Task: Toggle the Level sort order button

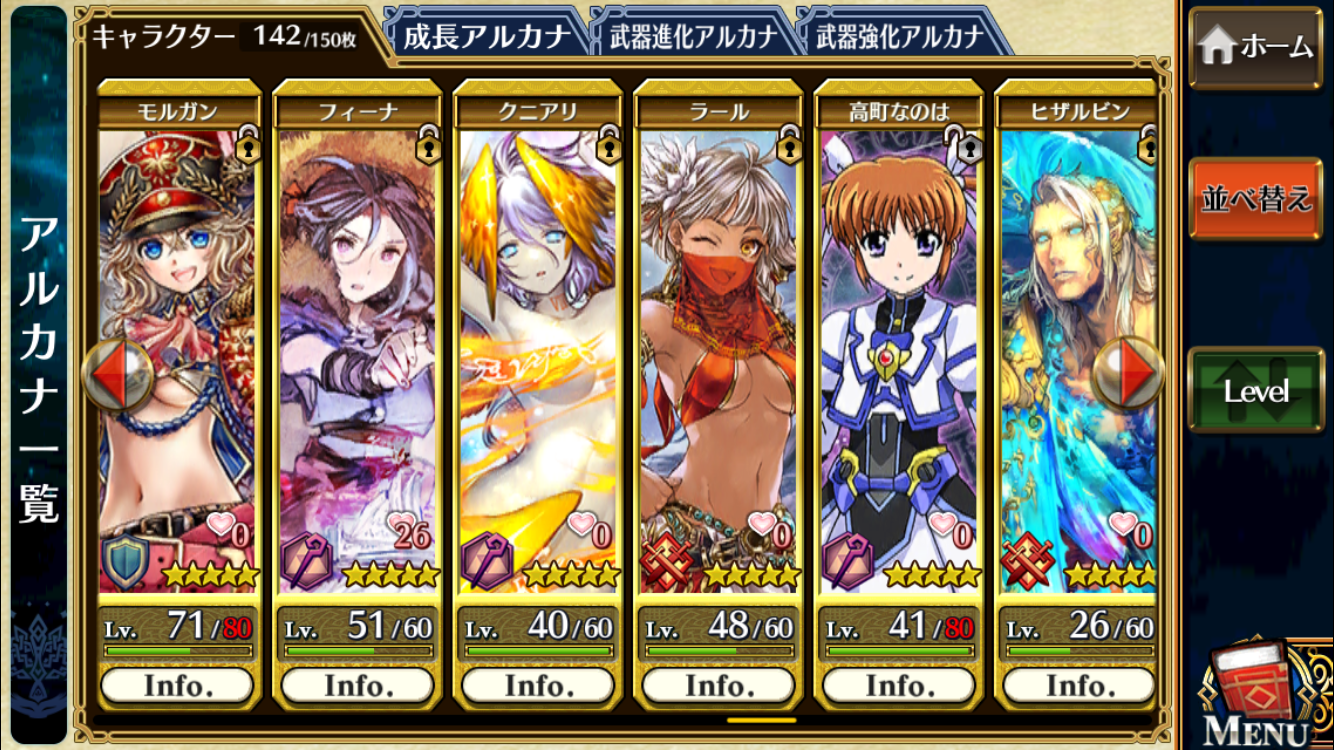Action: 1255,391
